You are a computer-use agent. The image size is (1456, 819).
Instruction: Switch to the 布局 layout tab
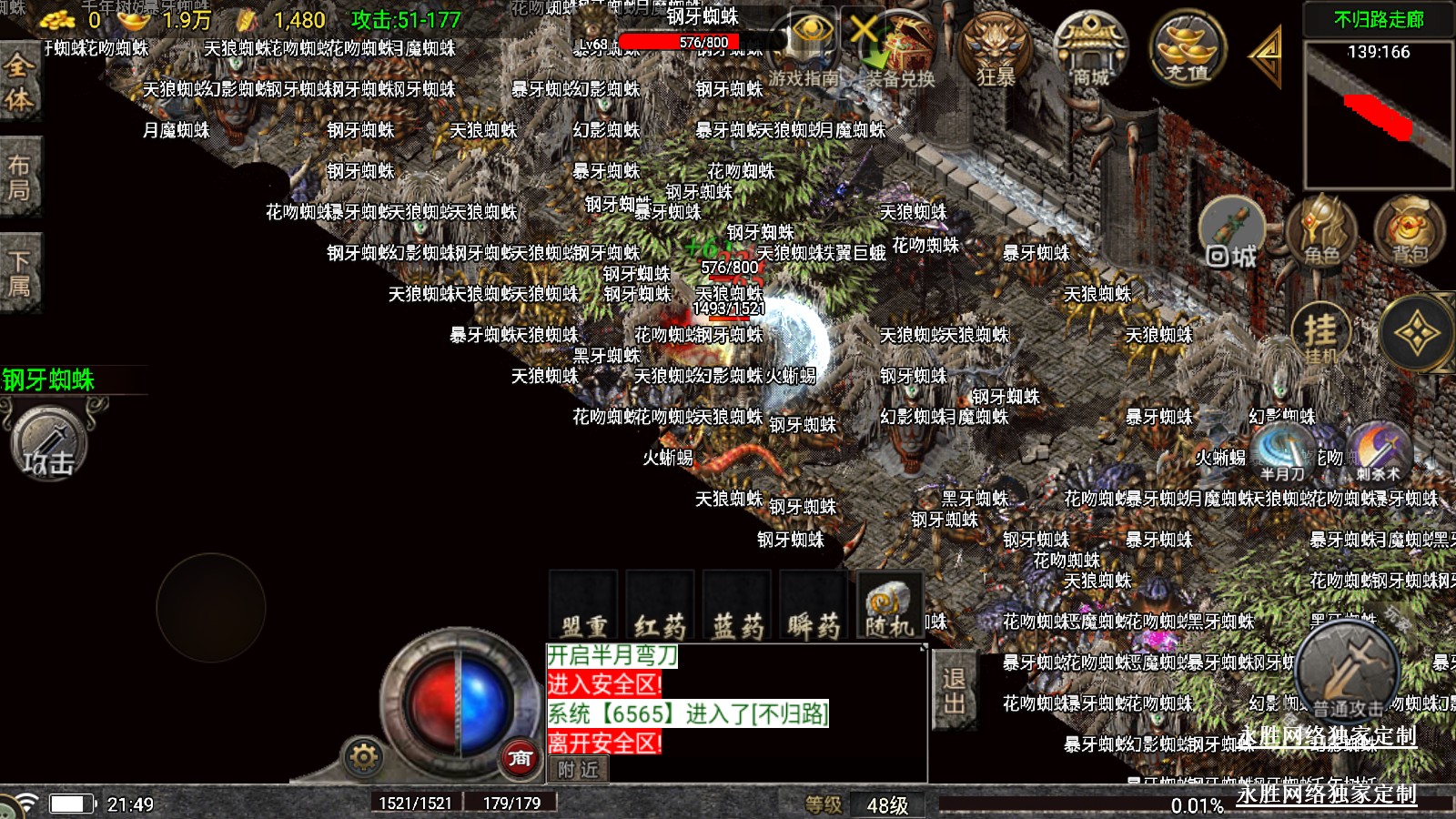[x=19, y=177]
